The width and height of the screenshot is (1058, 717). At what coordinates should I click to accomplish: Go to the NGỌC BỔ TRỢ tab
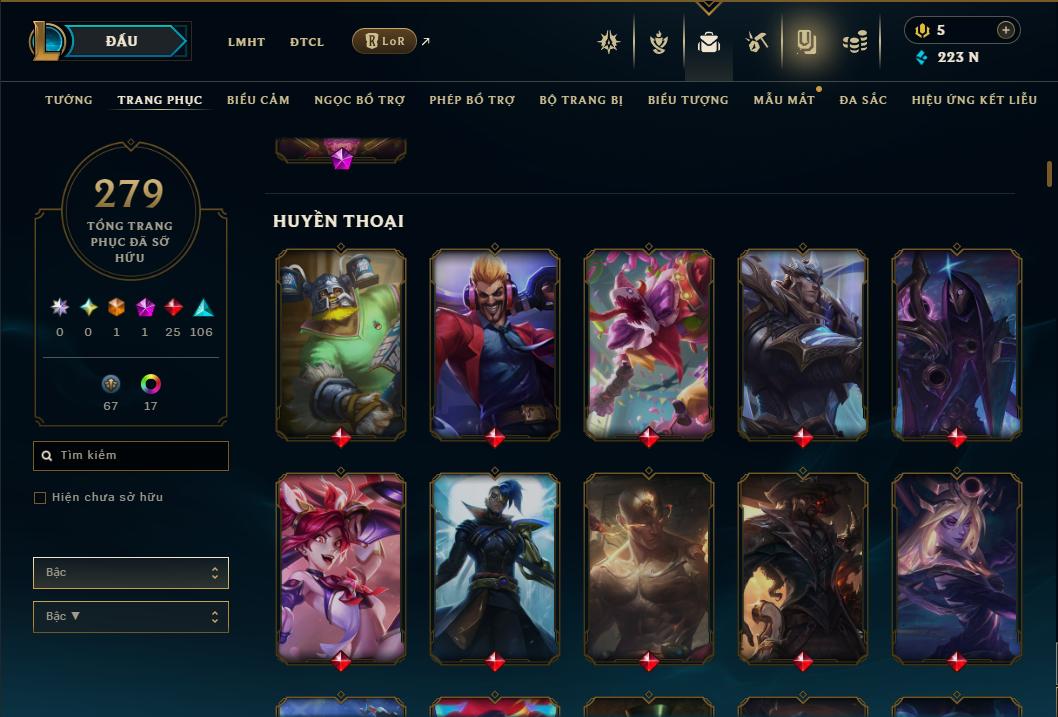[359, 100]
